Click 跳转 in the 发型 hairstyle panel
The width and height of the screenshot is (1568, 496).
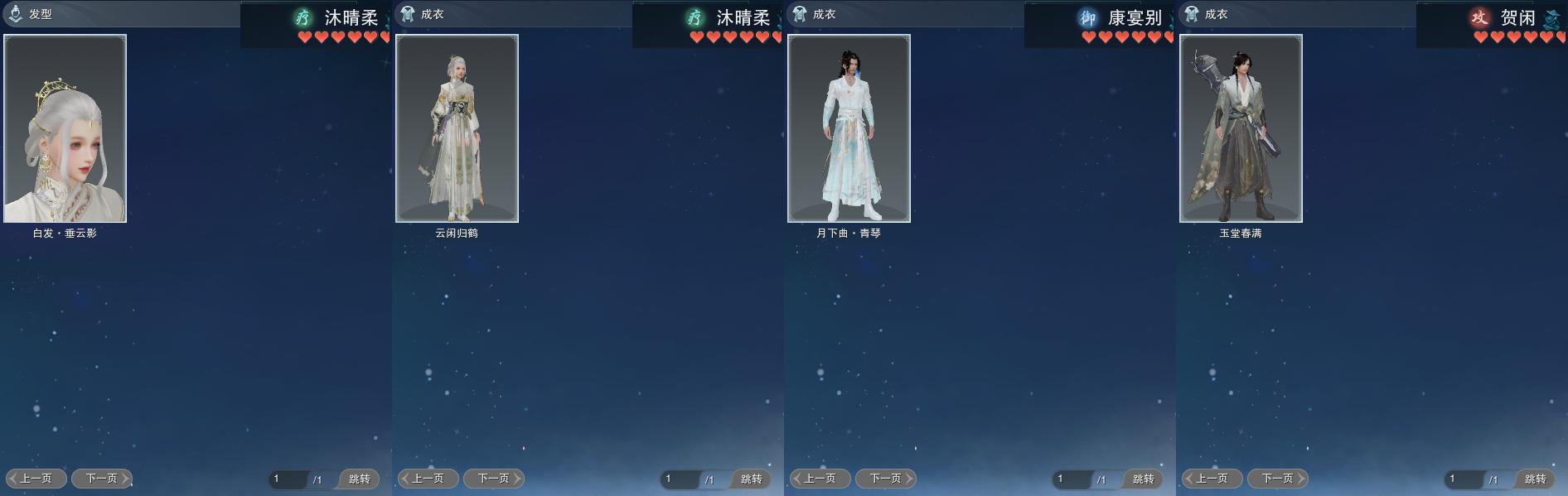point(360,479)
